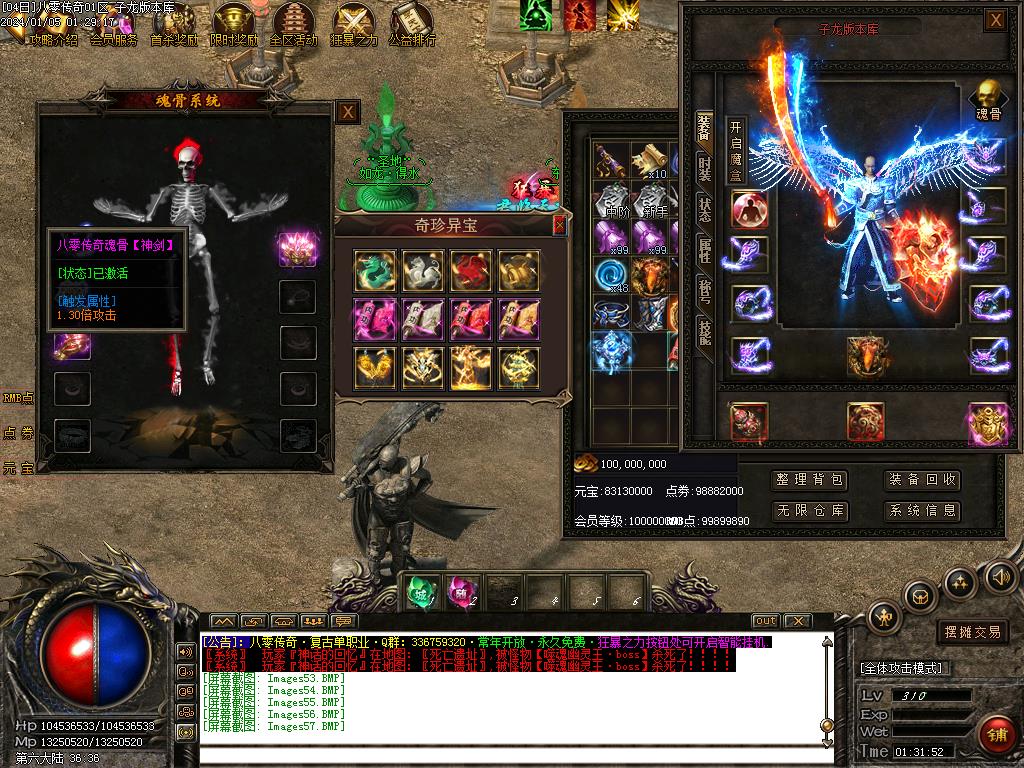
Task: Switch to the 时装 fashion tab
Action: (705, 168)
